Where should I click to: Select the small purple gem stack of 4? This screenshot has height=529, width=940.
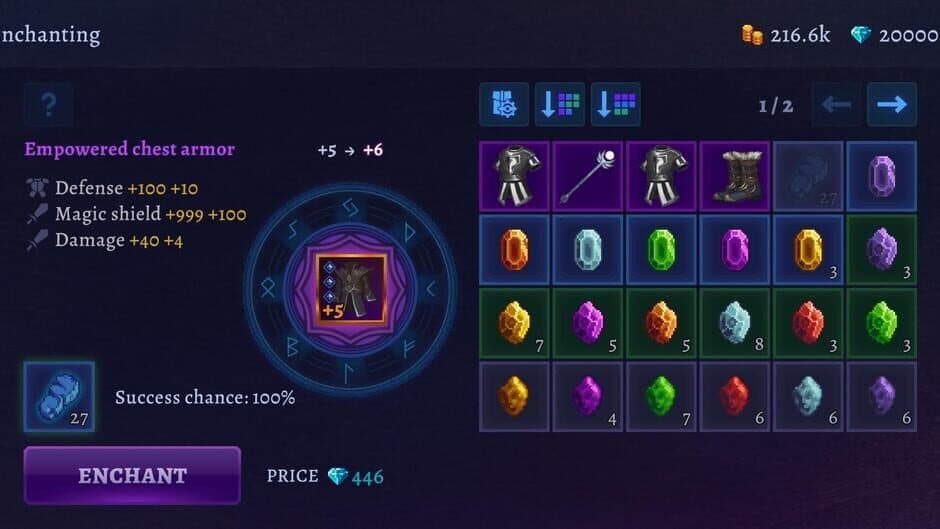pos(587,396)
